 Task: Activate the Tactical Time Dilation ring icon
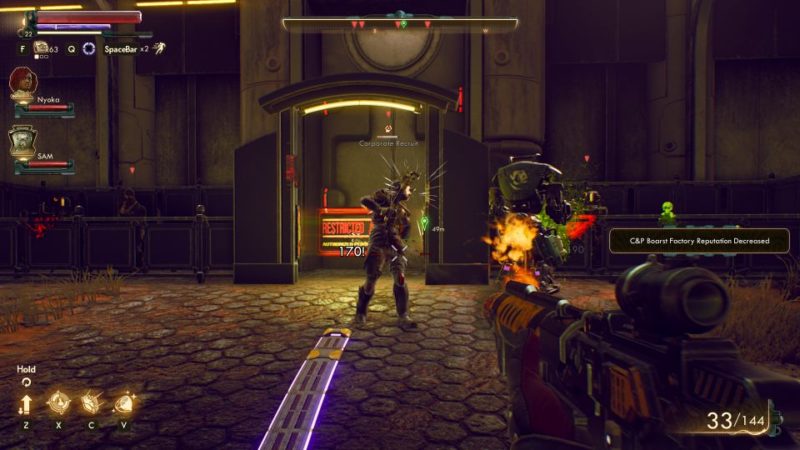(x=89, y=48)
